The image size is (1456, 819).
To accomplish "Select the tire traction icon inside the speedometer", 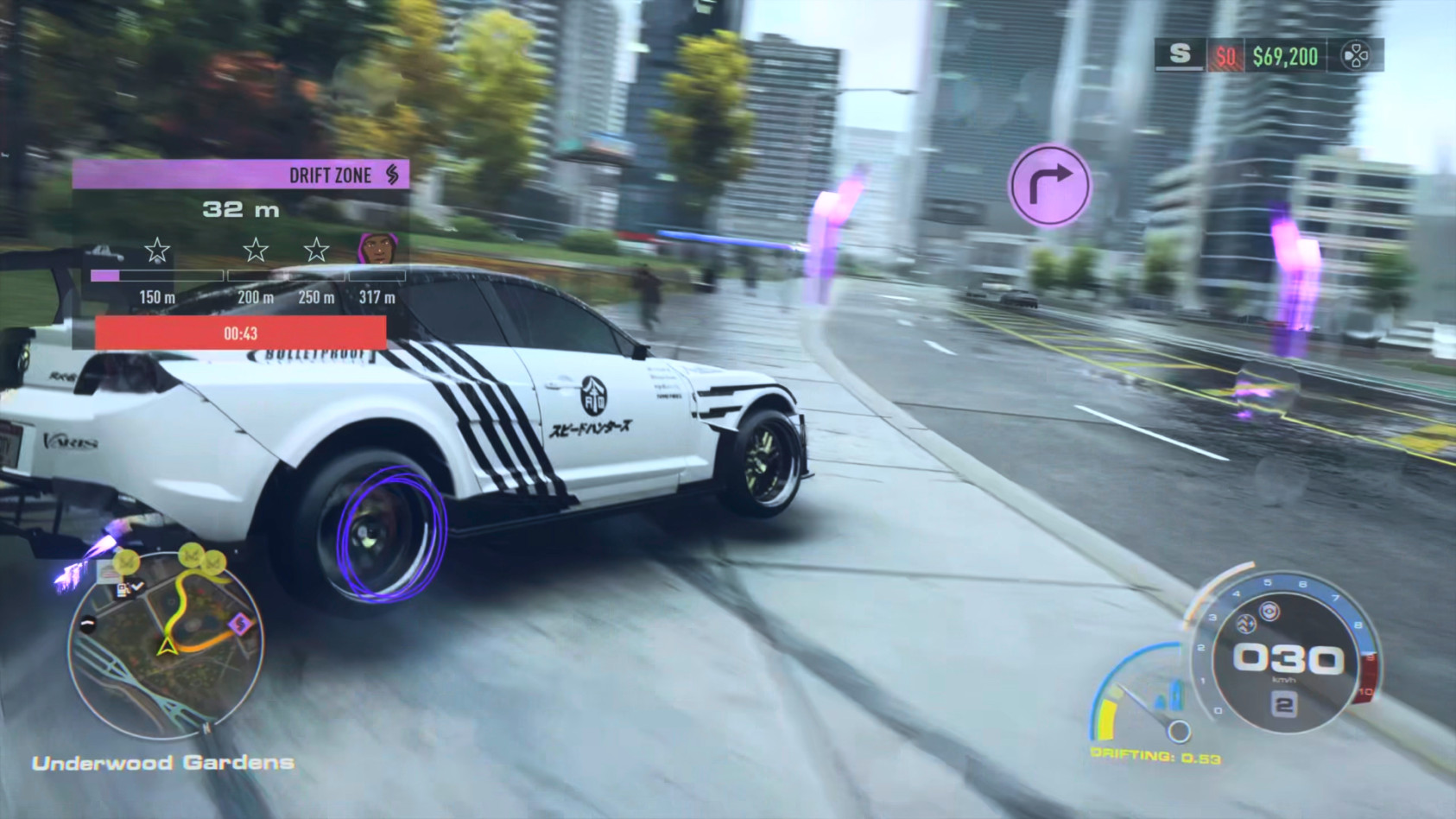I will [x=1246, y=625].
